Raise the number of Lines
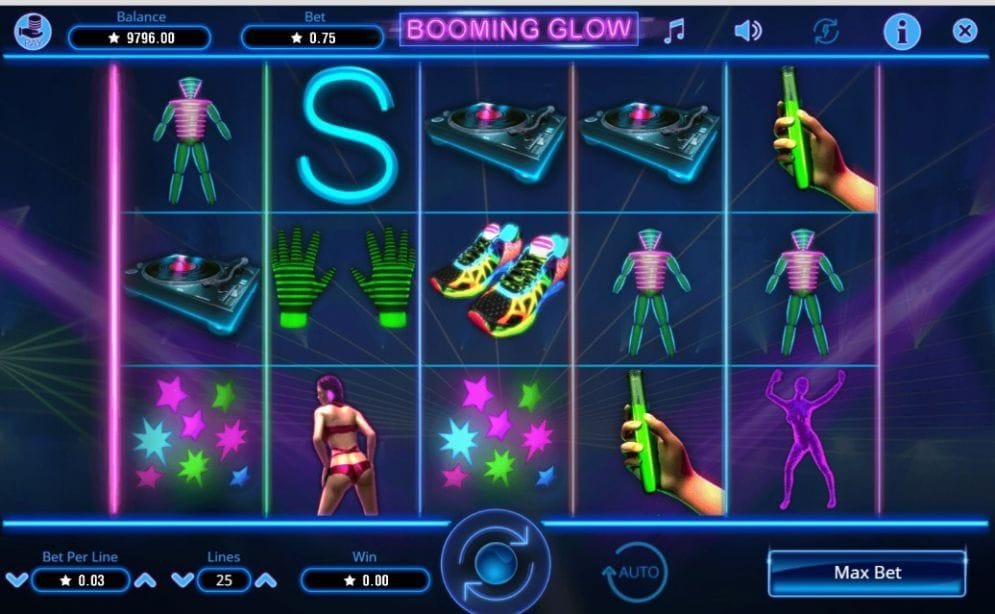Screen dimensions: 995x614 265,579
